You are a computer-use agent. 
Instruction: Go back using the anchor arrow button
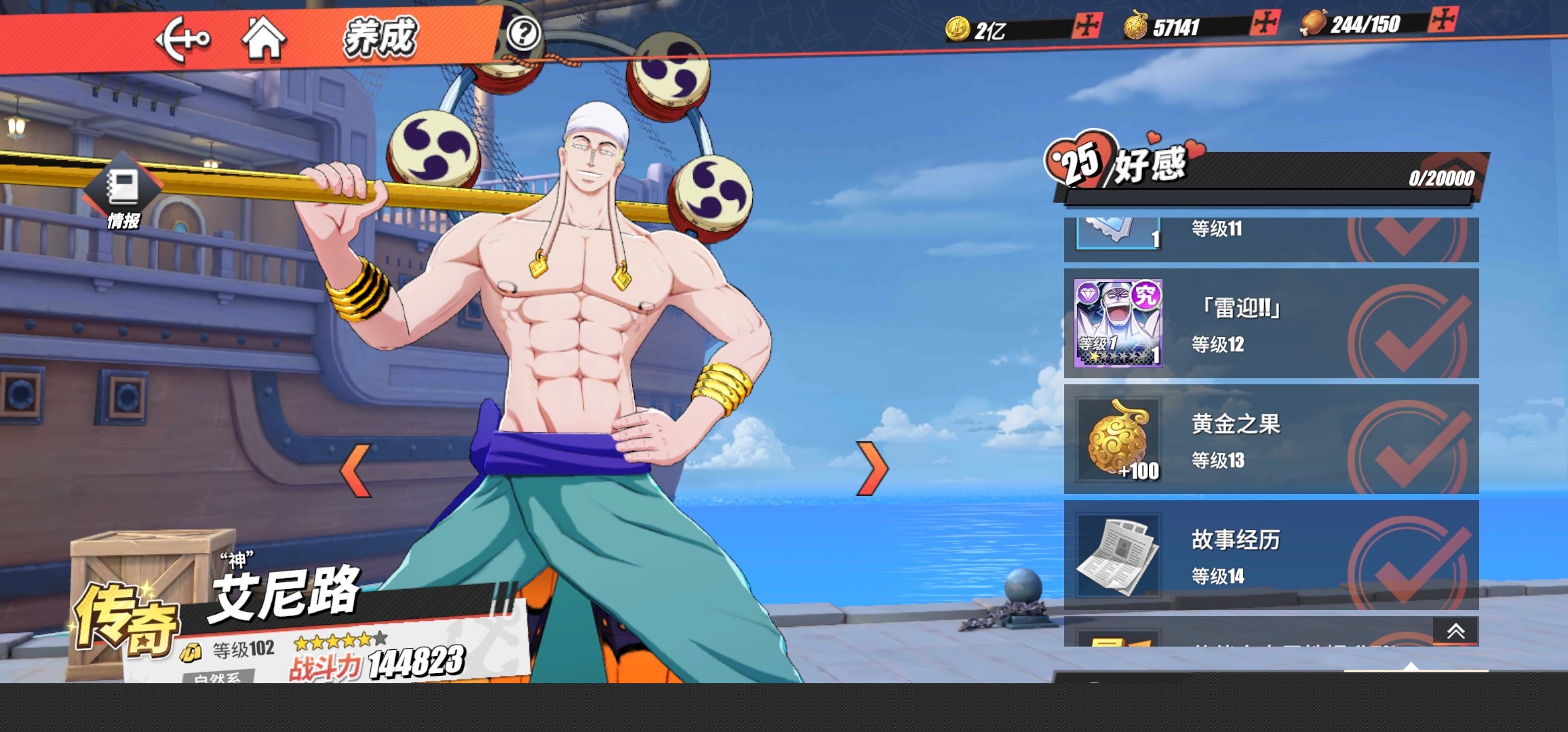click(182, 39)
